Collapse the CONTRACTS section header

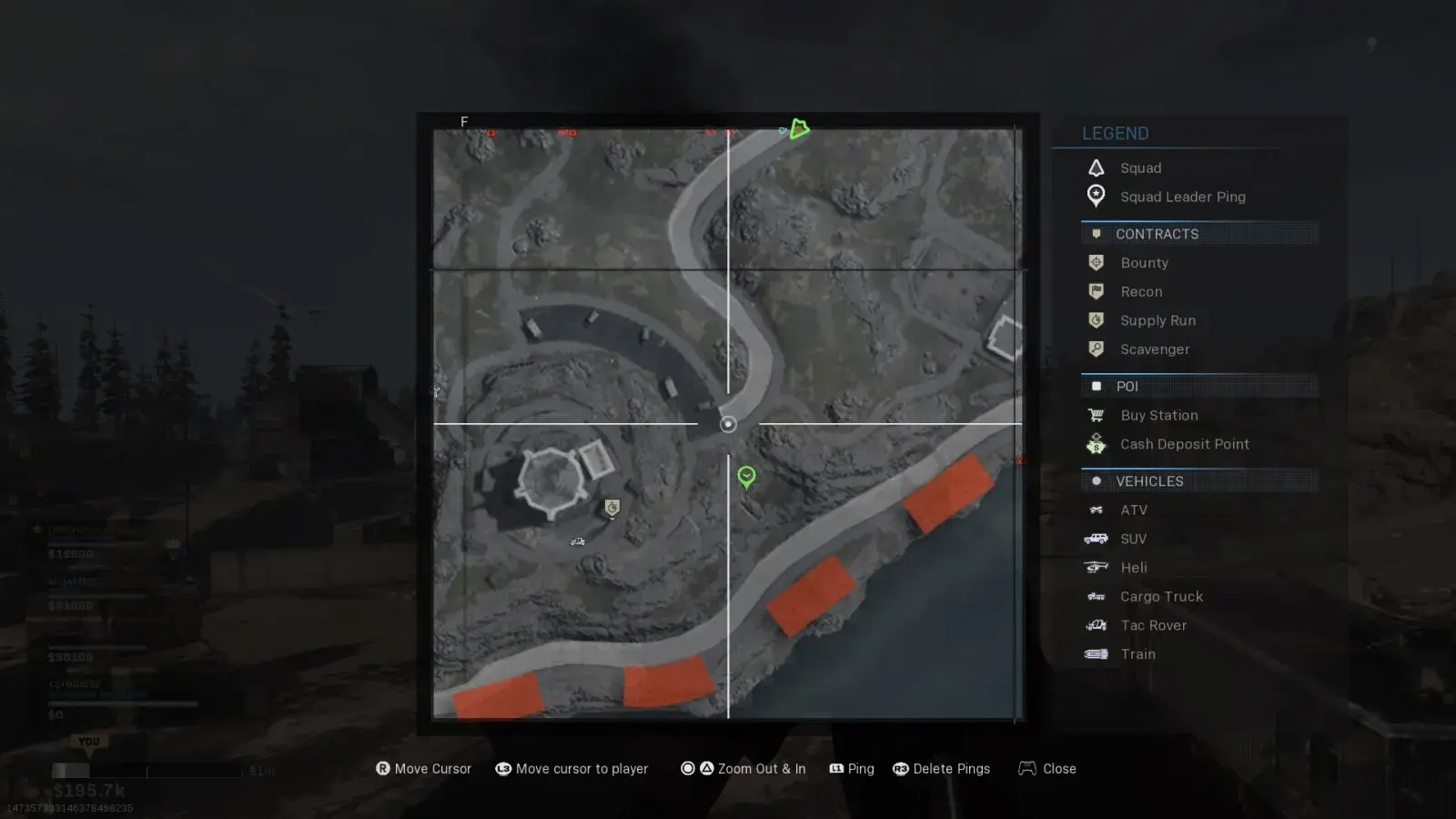pyautogui.click(x=1158, y=234)
